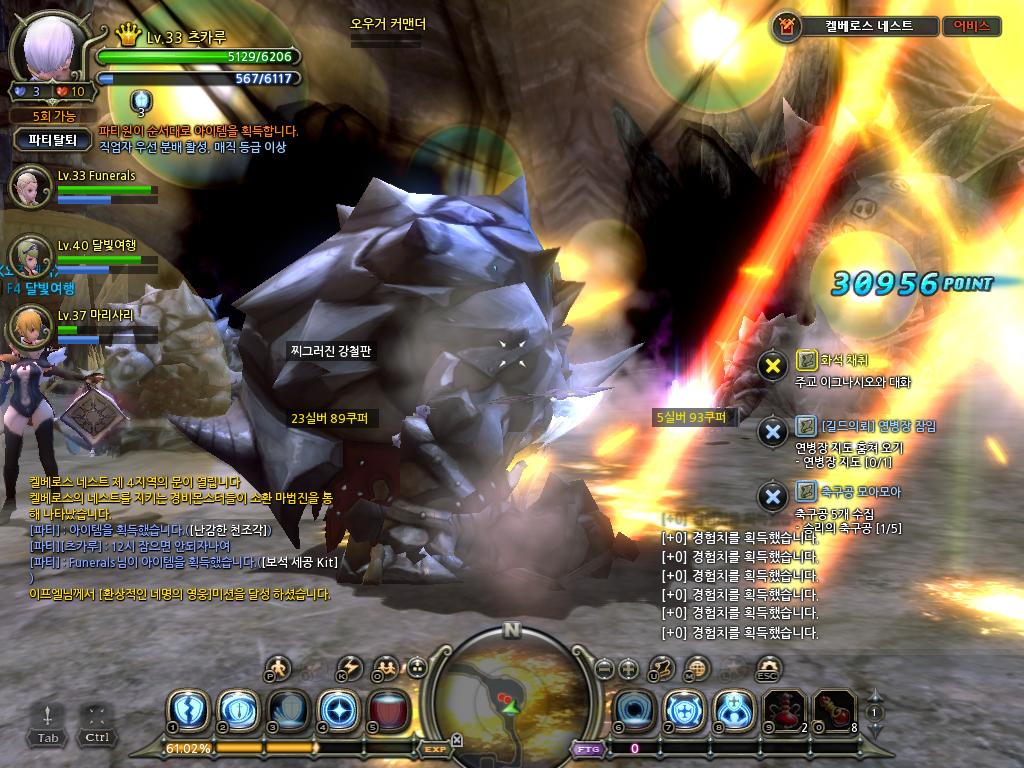Activate the four-point star skill in slot 4
Screen dimensions: 1024x768
click(x=337, y=710)
